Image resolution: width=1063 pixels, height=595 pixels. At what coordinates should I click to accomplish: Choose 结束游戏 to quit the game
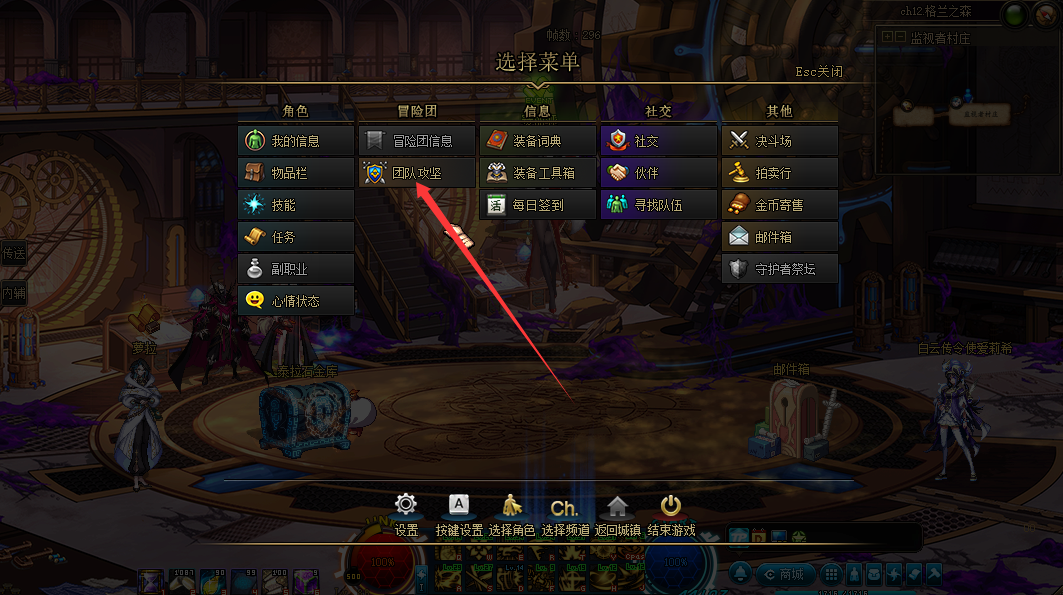coord(671,511)
